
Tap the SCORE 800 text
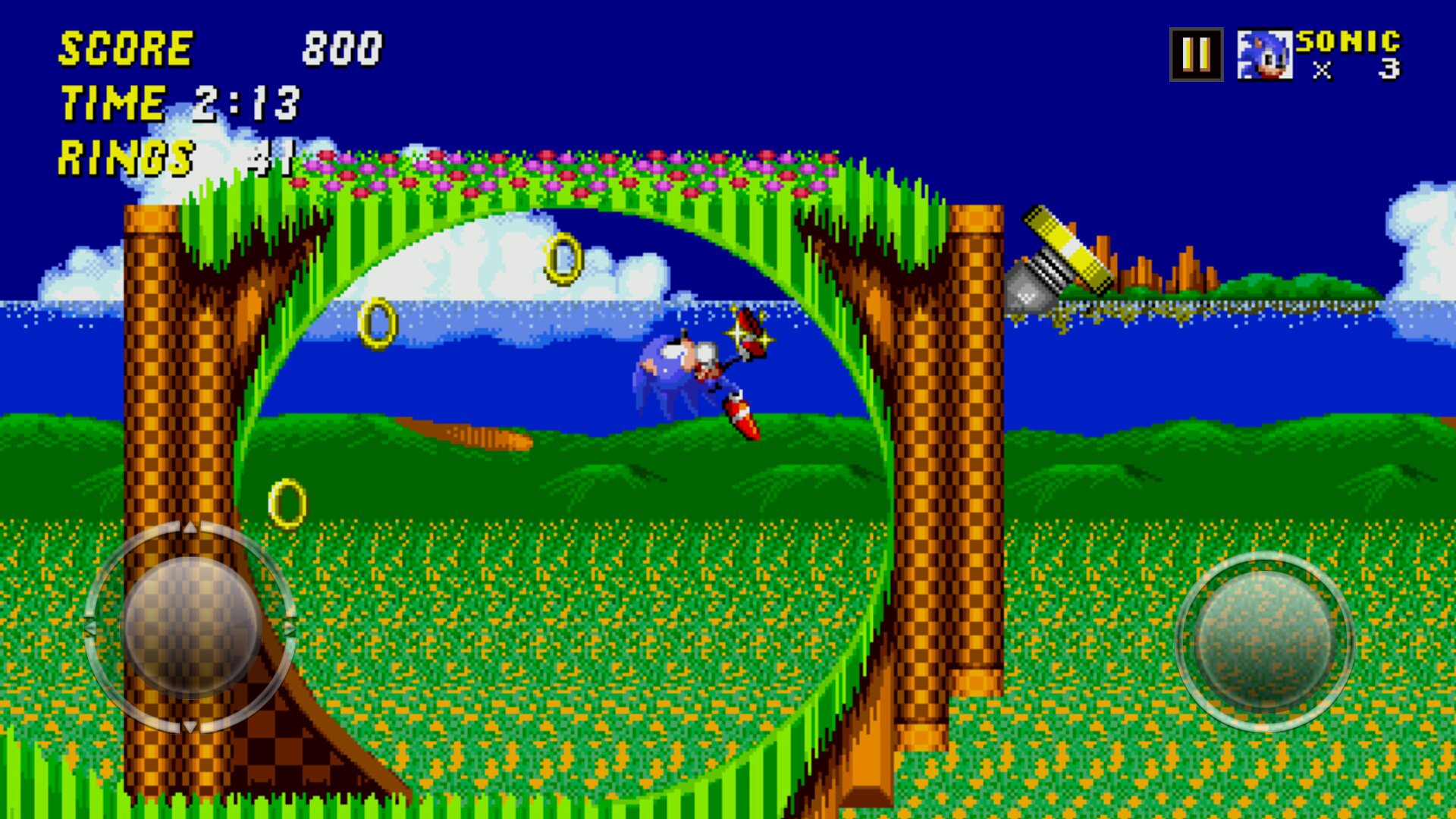220,49
